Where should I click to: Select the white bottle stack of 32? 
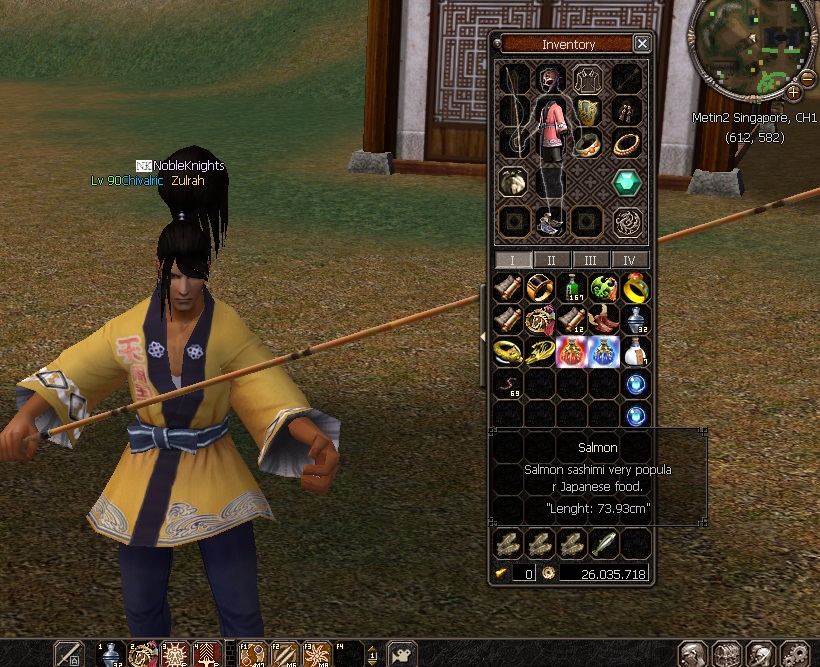click(x=634, y=320)
